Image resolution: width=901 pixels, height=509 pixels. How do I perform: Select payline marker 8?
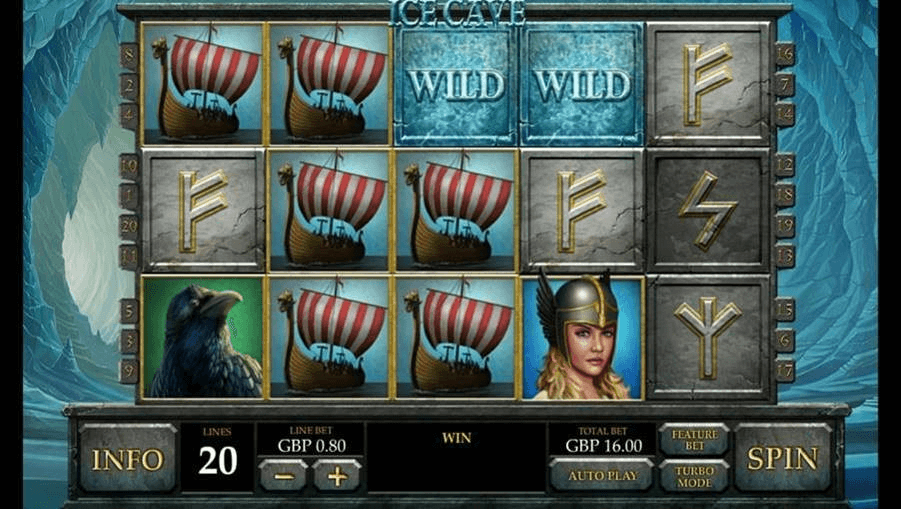(129, 55)
